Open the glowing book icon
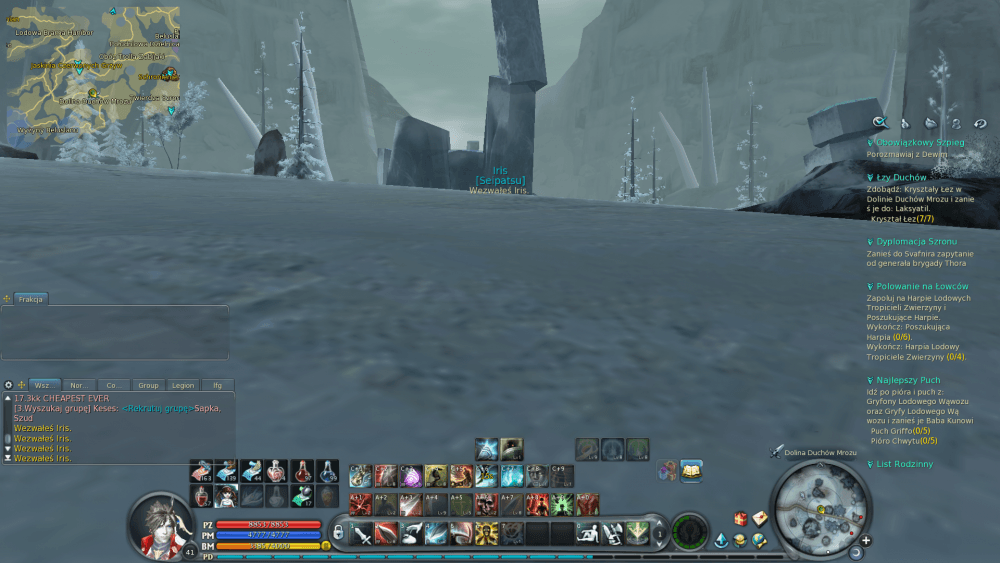The height and width of the screenshot is (563, 1000). click(691, 470)
